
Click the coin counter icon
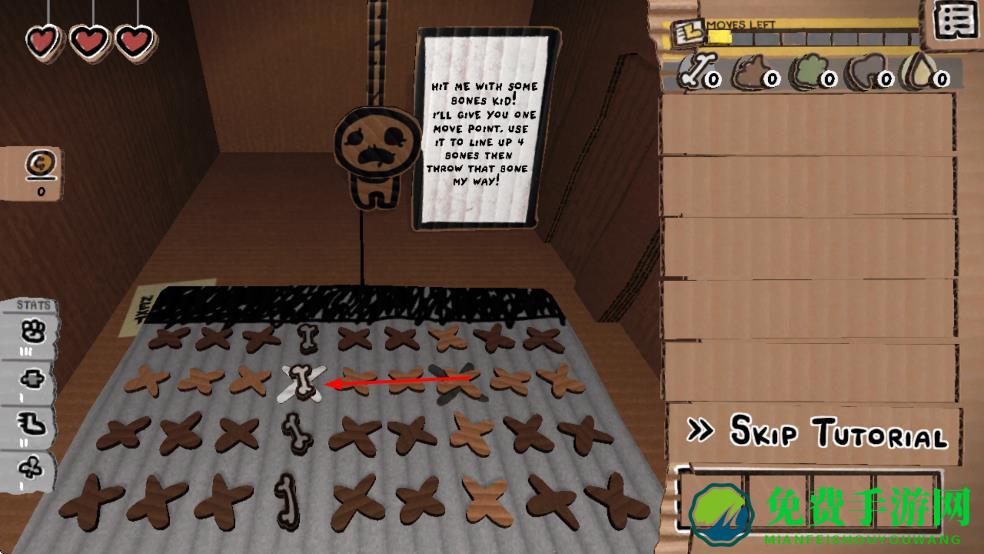coord(41,164)
